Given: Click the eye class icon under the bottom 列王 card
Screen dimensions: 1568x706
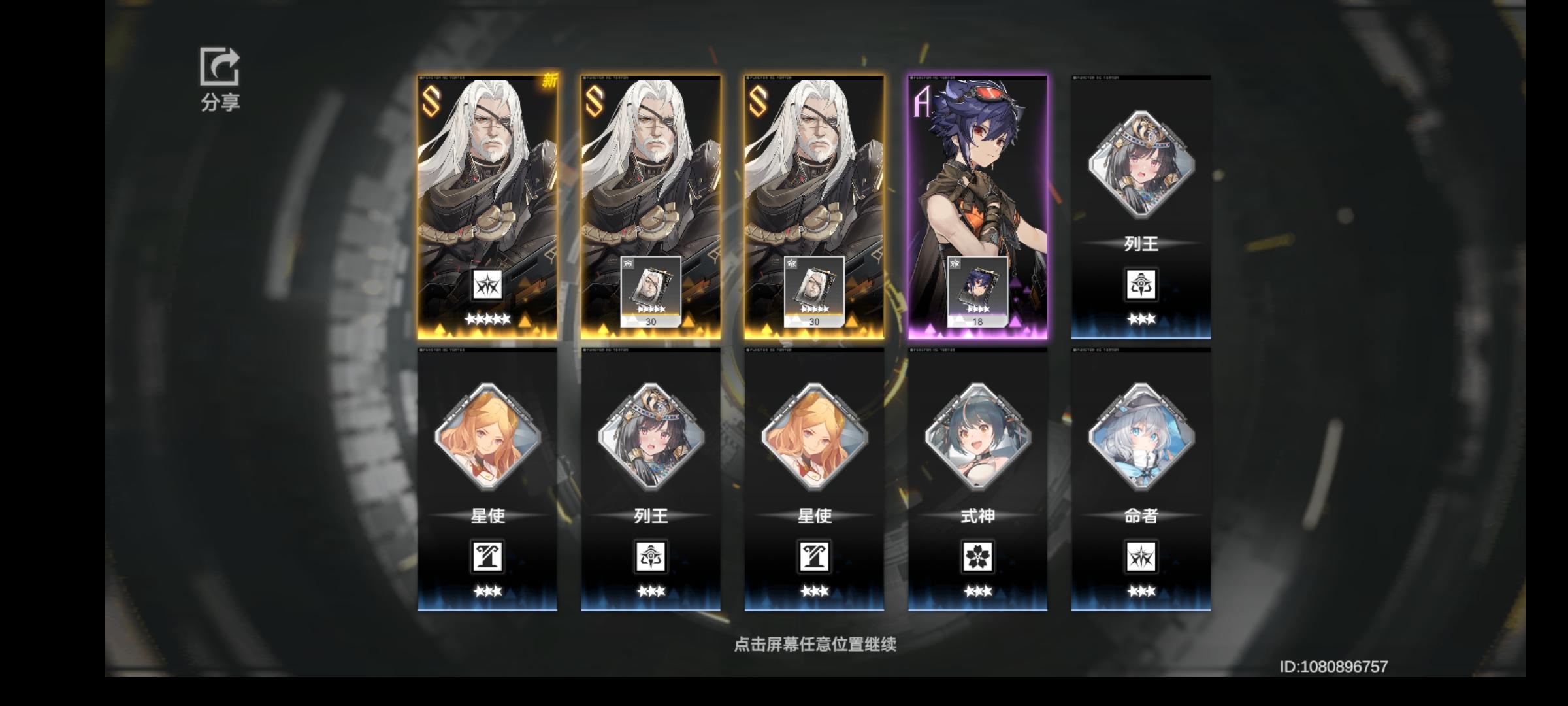Looking at the screenshot, I should [651, 555].
